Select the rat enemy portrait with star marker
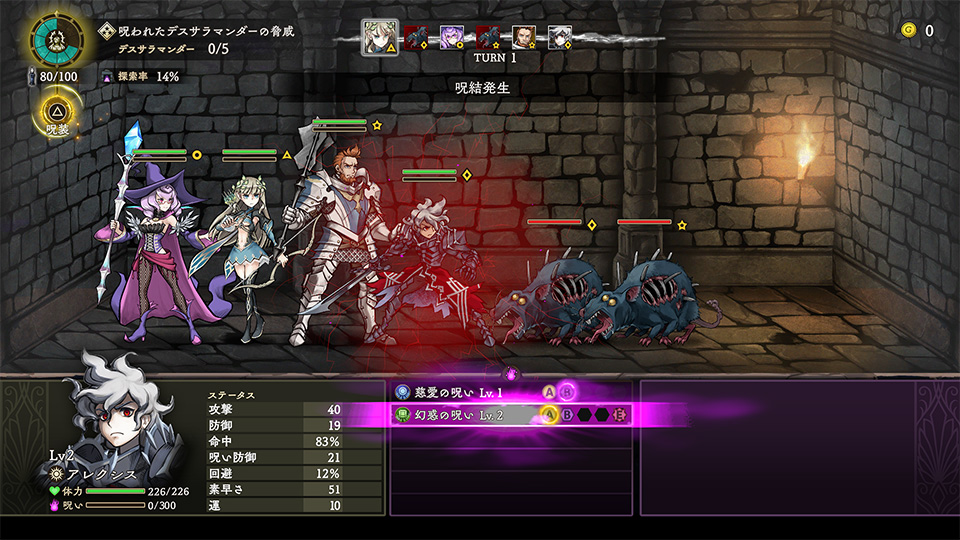Viewport: 960px width, 540px height. tap(488, 38)
